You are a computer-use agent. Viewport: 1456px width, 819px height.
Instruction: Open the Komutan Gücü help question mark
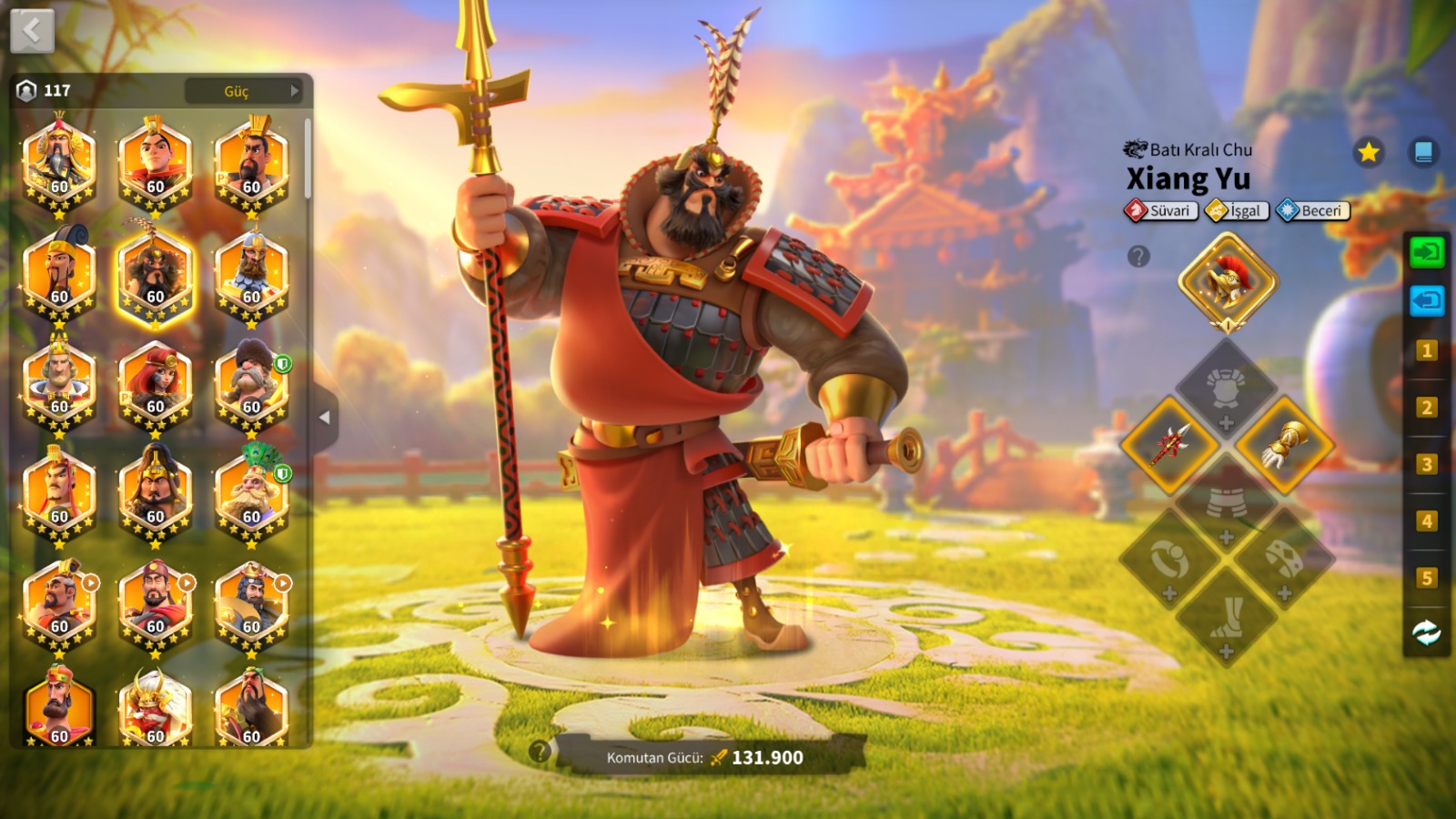tap(540, 752)
